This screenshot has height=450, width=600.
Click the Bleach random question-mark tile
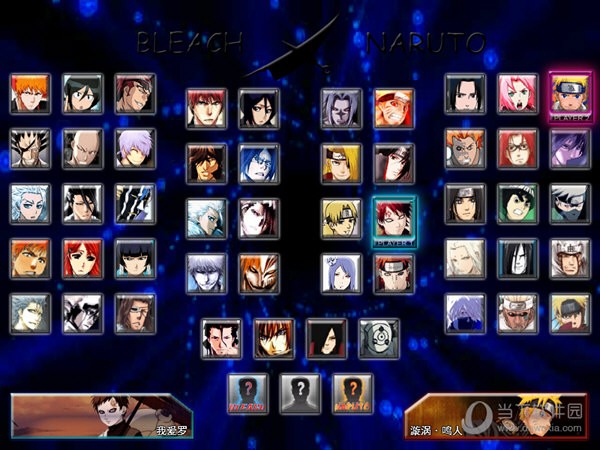pos(247,392)
